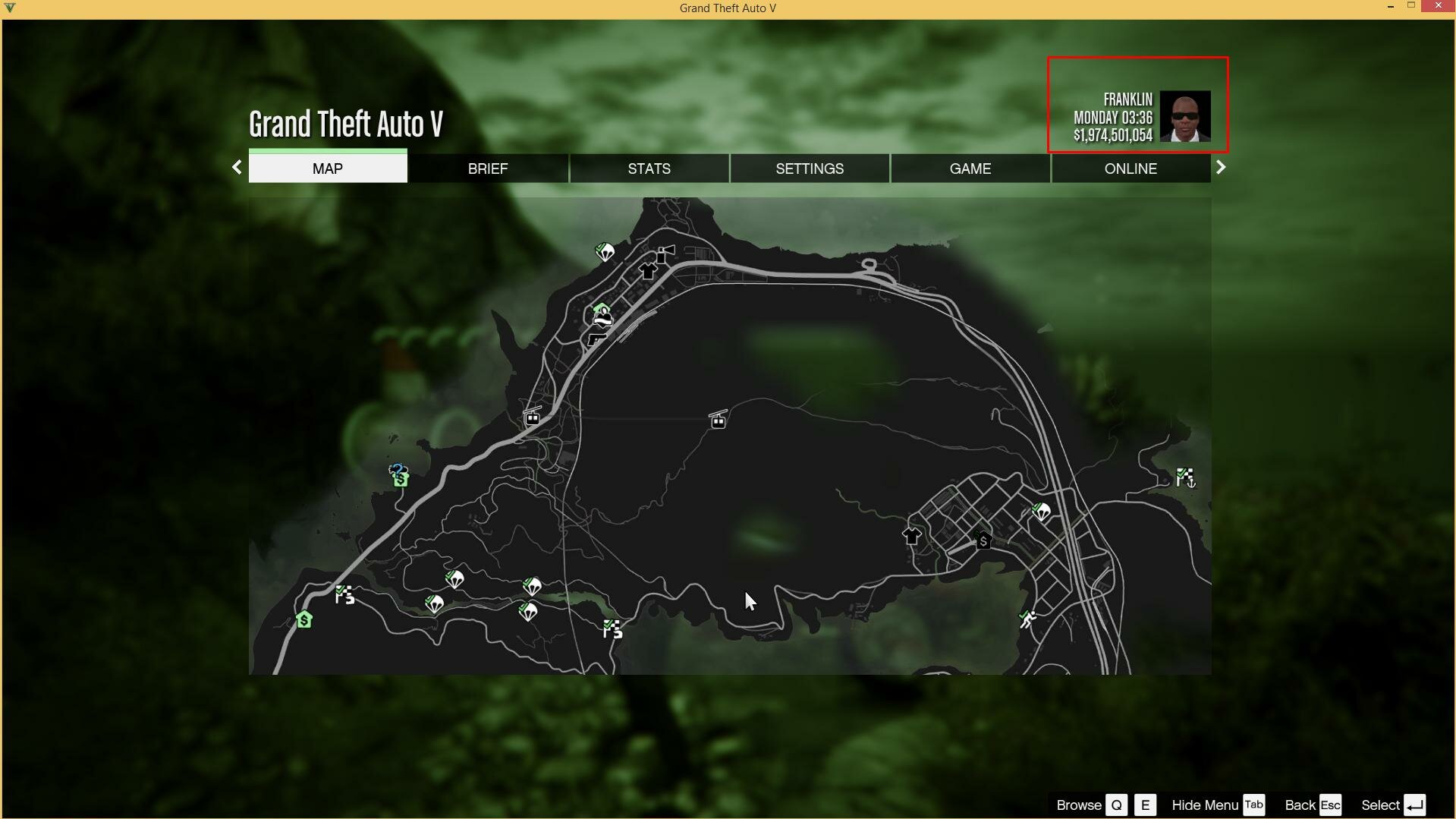Viewport: 1456px width, 819px height.
Task: Switch to the BRIEF tab
Action: [x=488, y=169]
